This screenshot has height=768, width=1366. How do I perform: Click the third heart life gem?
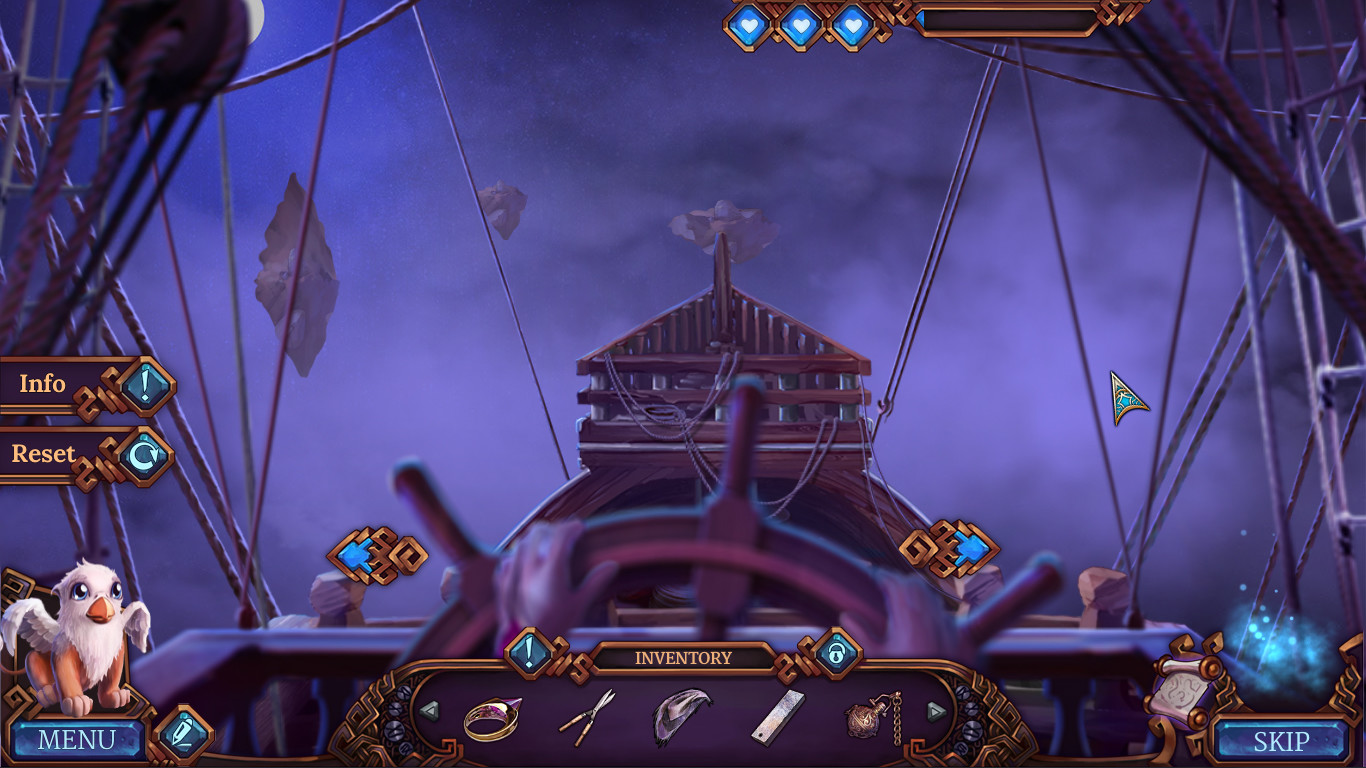click(851, 22)
